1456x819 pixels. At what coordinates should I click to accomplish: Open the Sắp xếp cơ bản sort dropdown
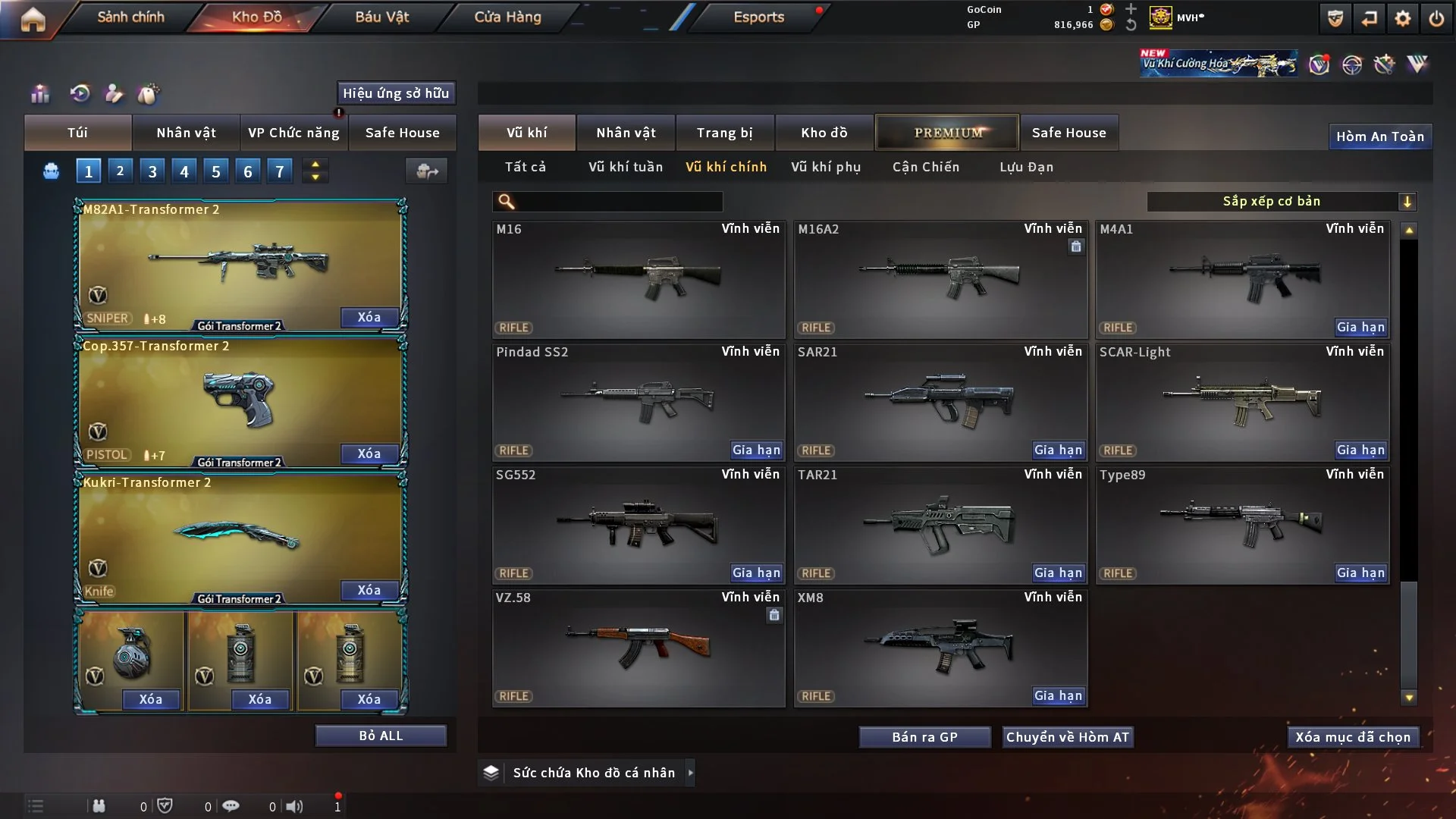[1281, 202]
